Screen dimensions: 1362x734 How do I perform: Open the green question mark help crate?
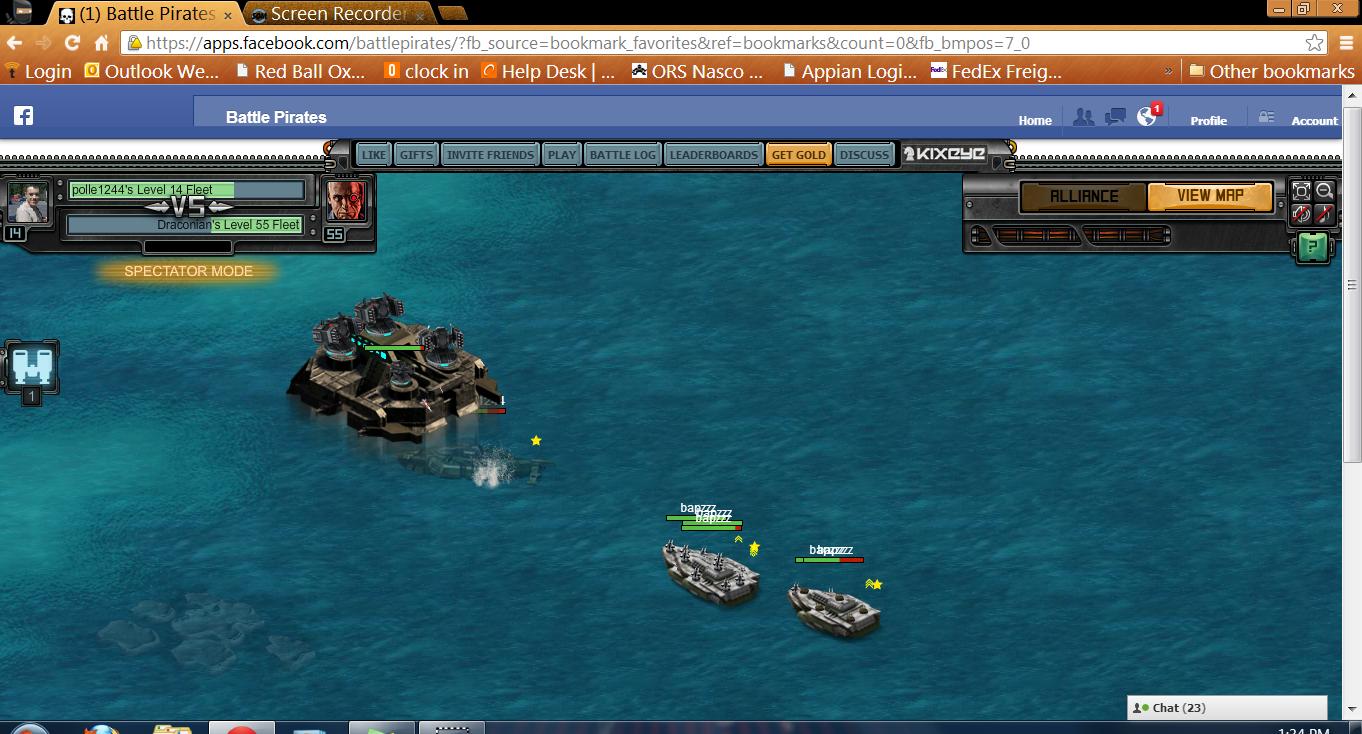[x=1313, y=247]
